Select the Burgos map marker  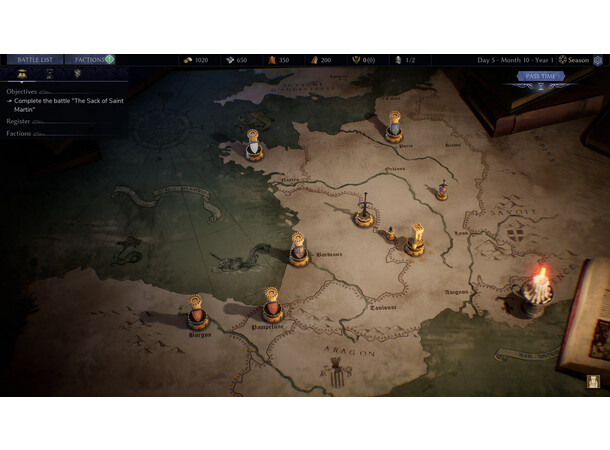pos(198,315)
